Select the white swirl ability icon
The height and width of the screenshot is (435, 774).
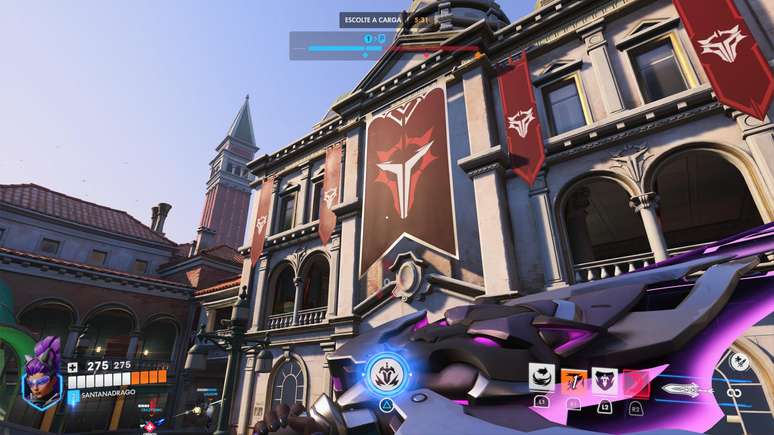(x=541, y=377)
